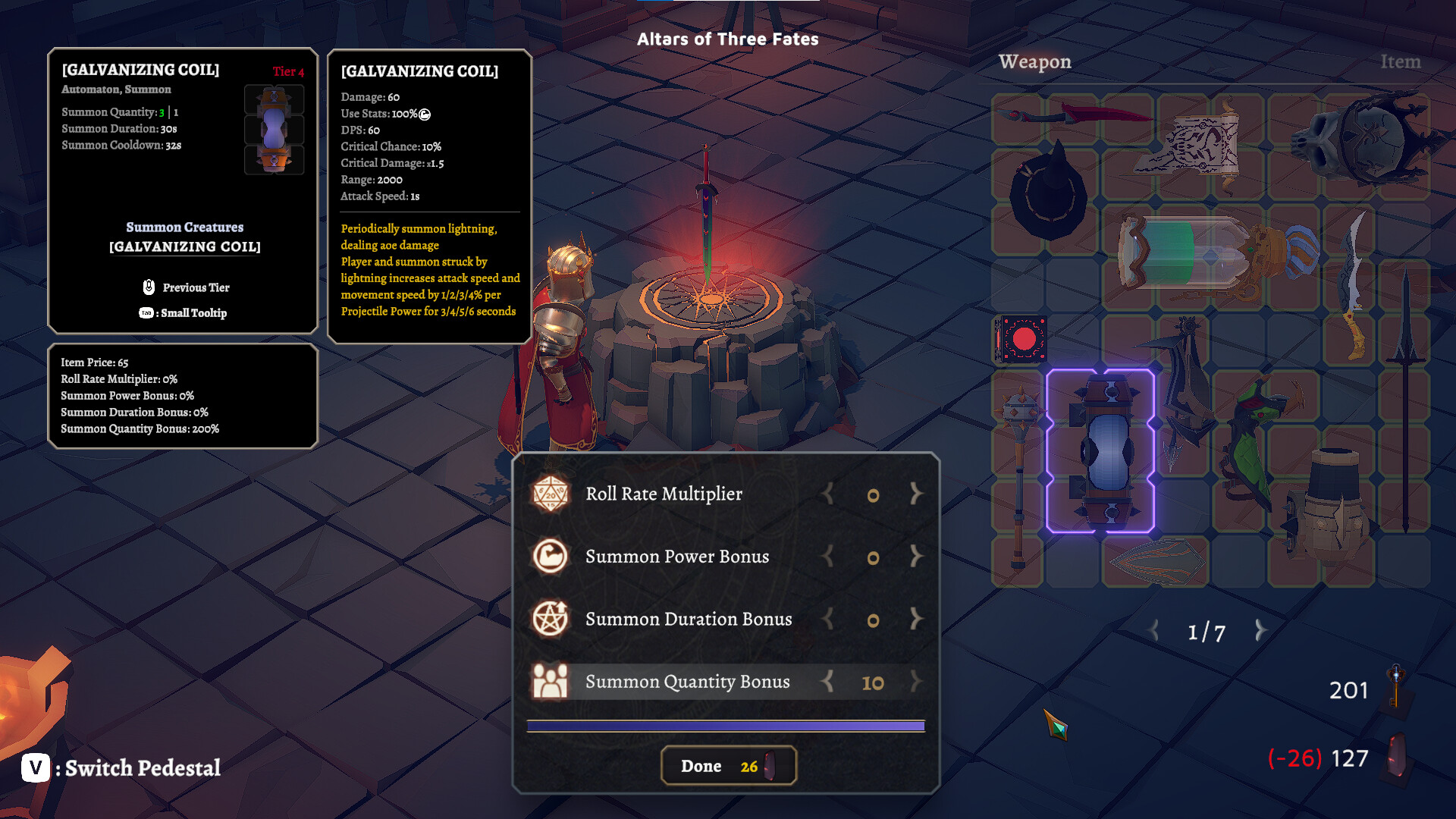Open the Weapon tab
This screenshot has height=819, width=1456.
click(1036, 61)
